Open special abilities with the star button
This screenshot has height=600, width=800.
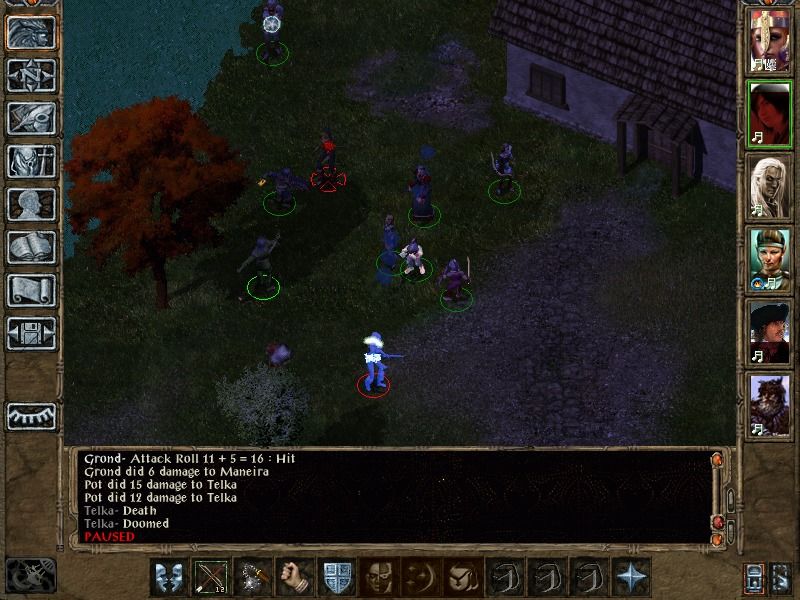click(x=631, y=578)
